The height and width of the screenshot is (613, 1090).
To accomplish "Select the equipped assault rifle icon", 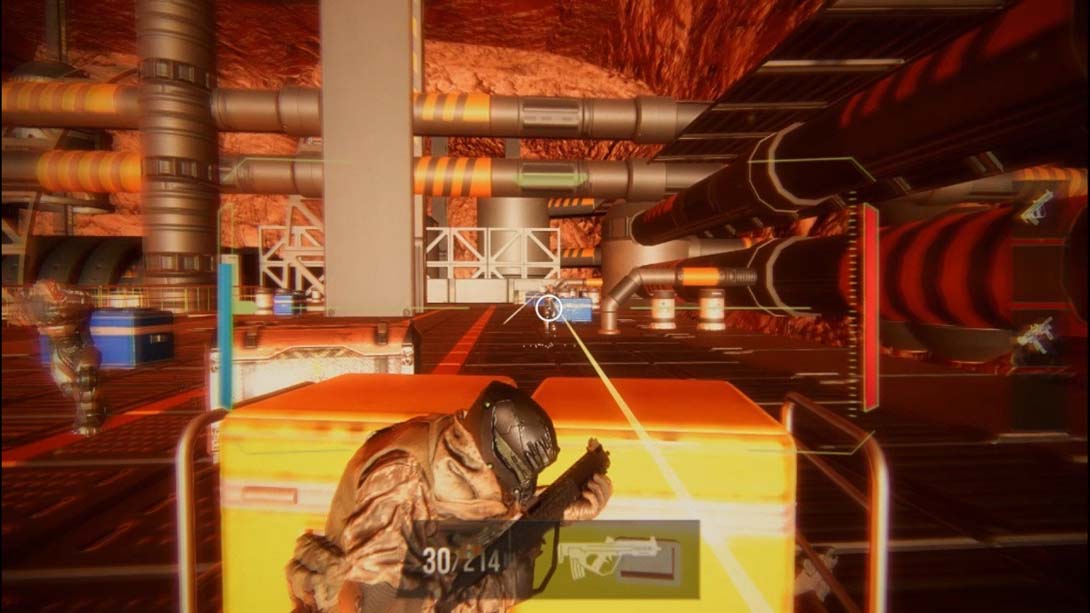I will point(614,559).
